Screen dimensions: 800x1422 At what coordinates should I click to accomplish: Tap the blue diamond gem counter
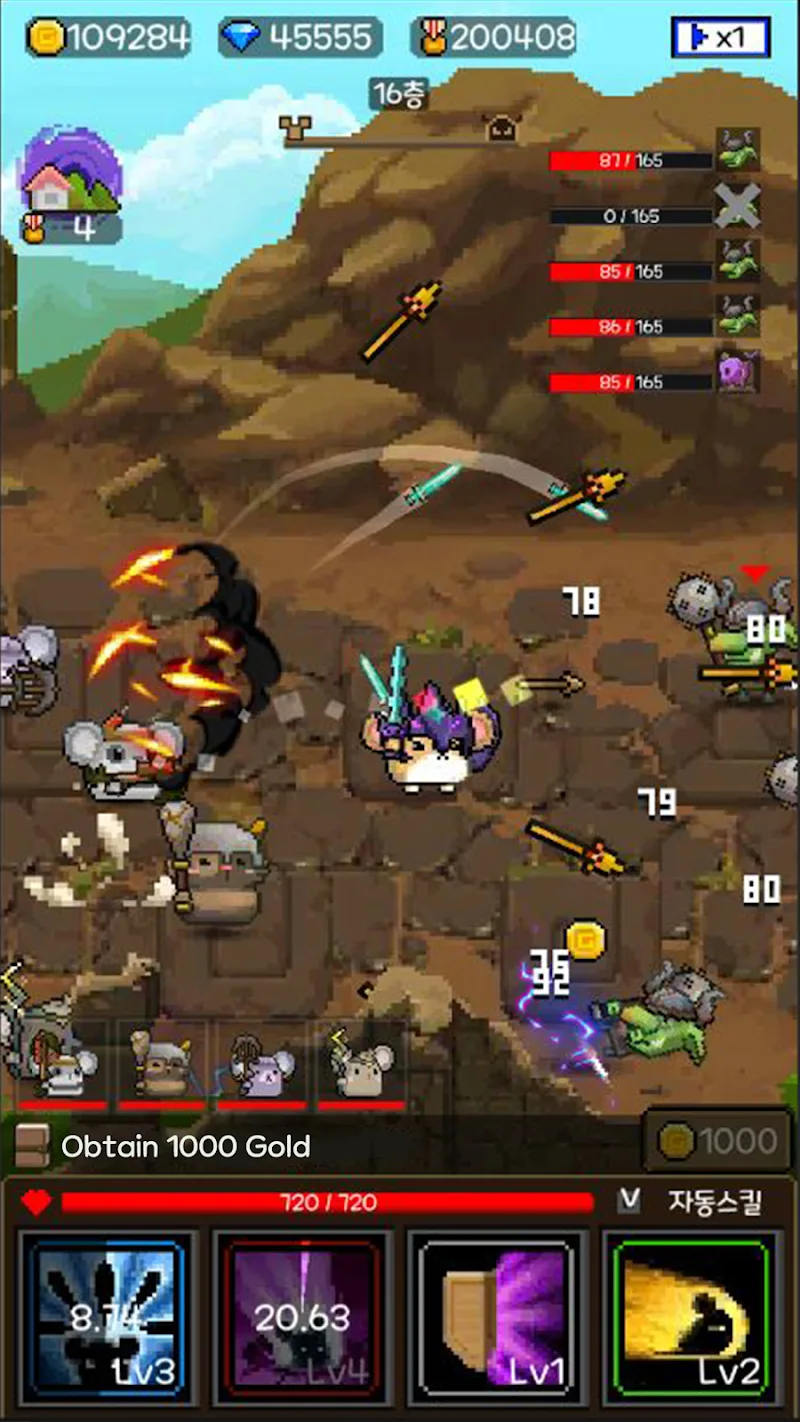300,38
